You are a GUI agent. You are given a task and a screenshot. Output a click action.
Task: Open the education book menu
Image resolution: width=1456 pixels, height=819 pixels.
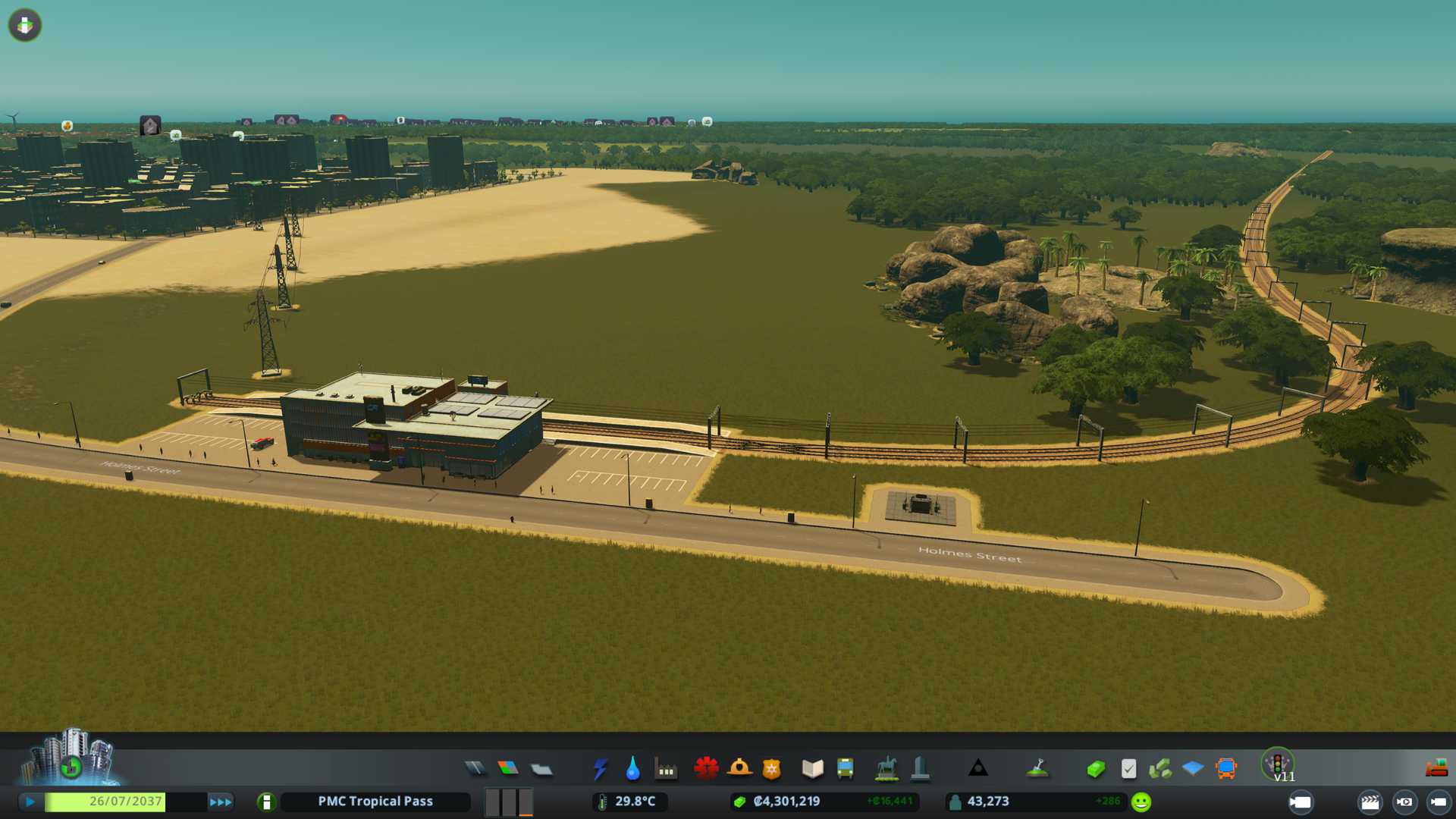coord(812,769)
